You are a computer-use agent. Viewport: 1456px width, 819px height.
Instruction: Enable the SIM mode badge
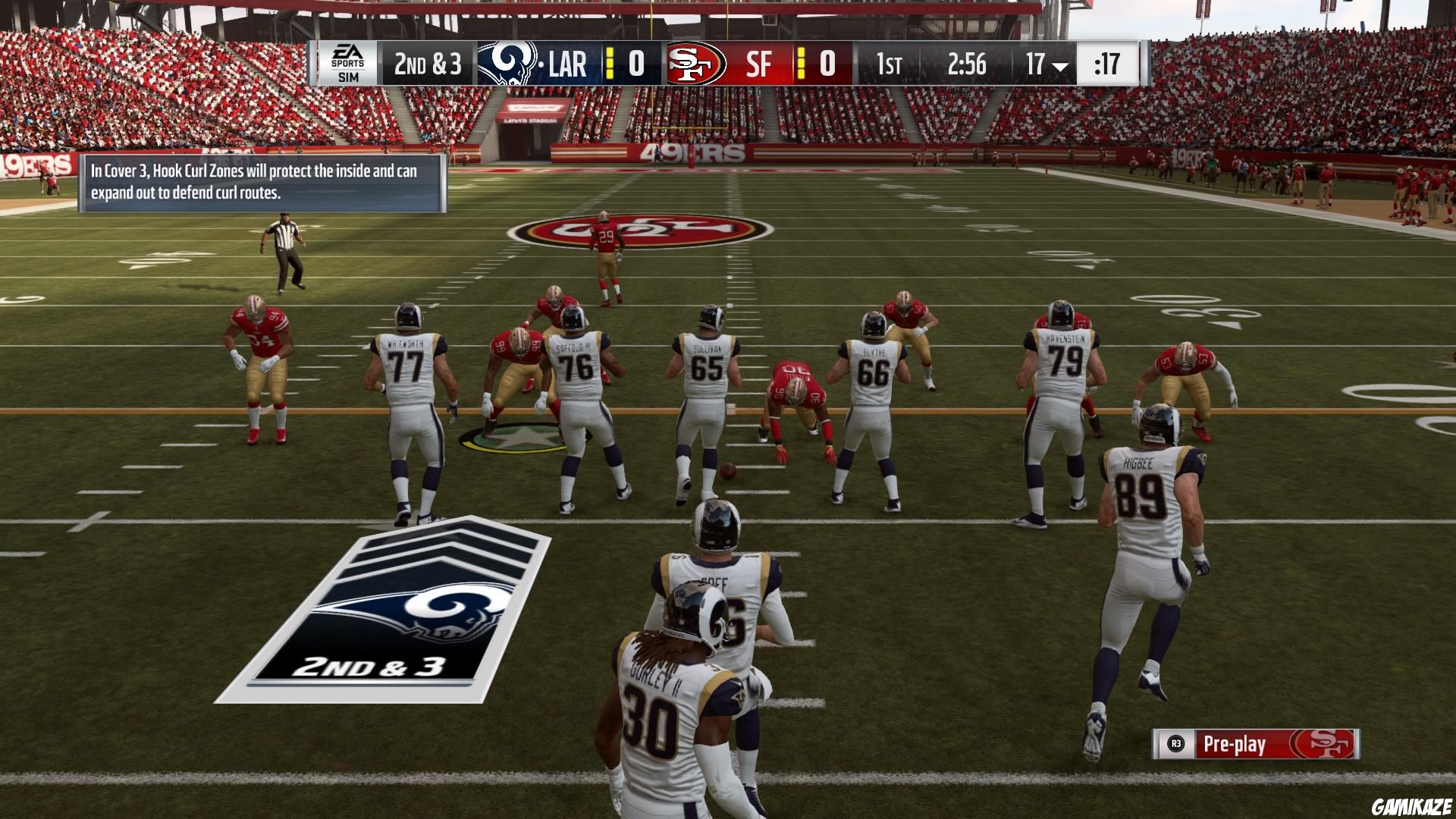tap(348, 78)
